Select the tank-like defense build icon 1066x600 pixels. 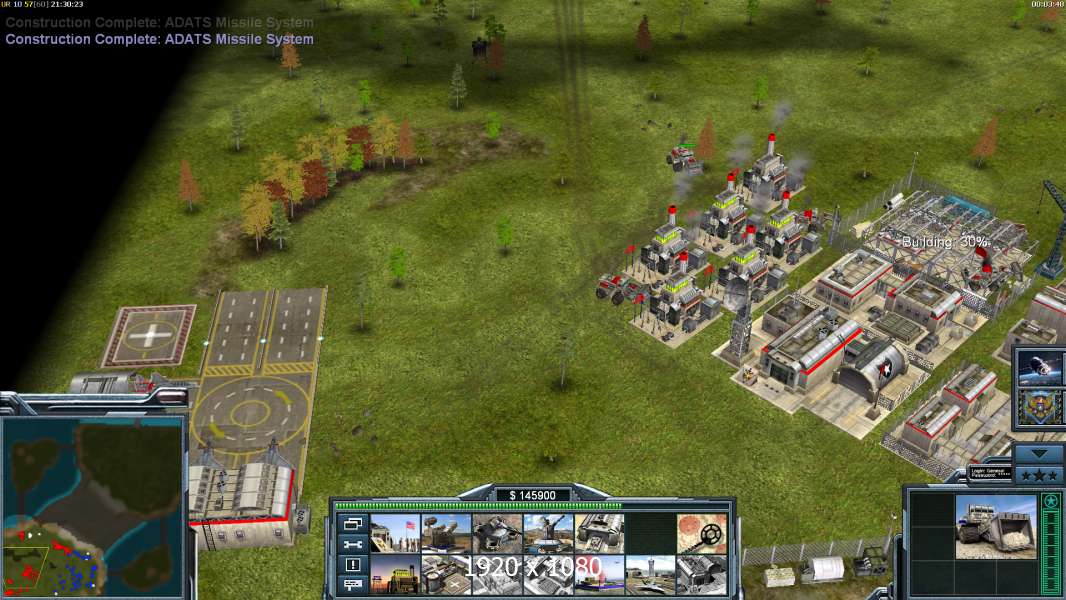tap(497, 533)
